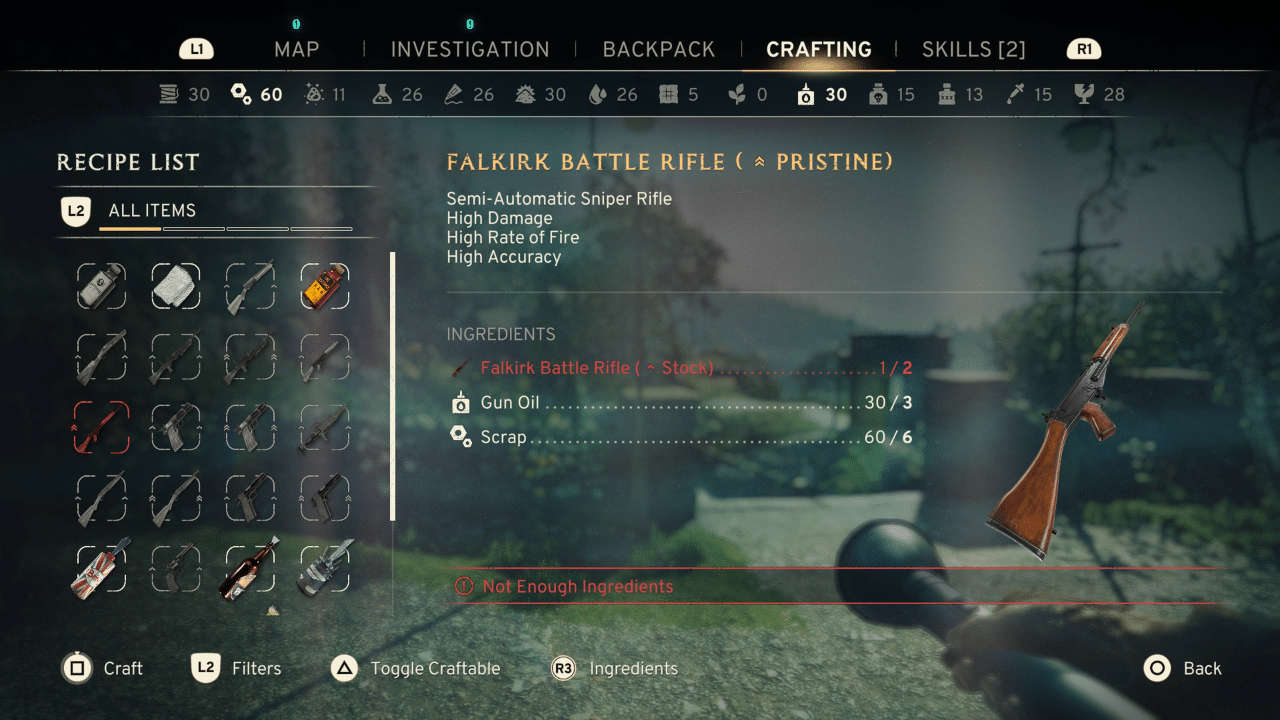The height and width of the screenshot is (720, 1280).
Task: Open the Backpack tab
Action: click(x=658, y=49)
